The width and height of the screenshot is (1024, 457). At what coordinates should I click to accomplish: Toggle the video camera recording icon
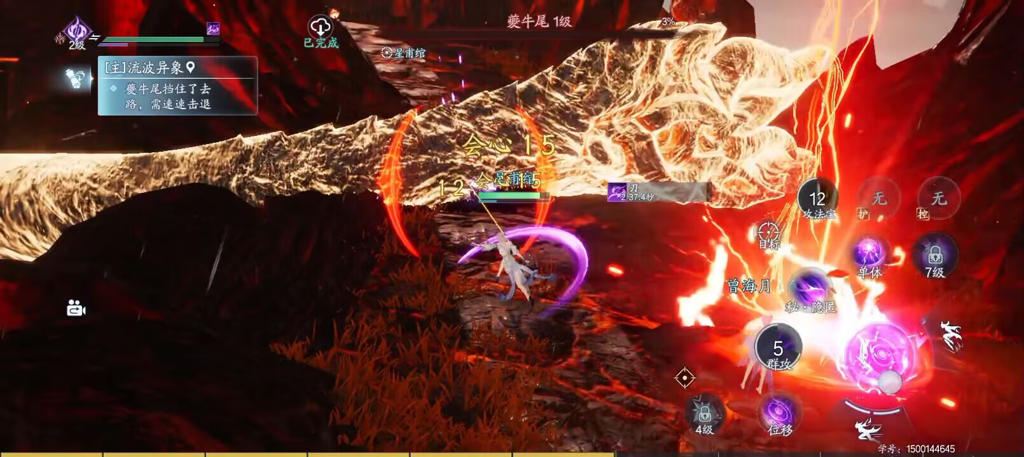click(76, 308)
